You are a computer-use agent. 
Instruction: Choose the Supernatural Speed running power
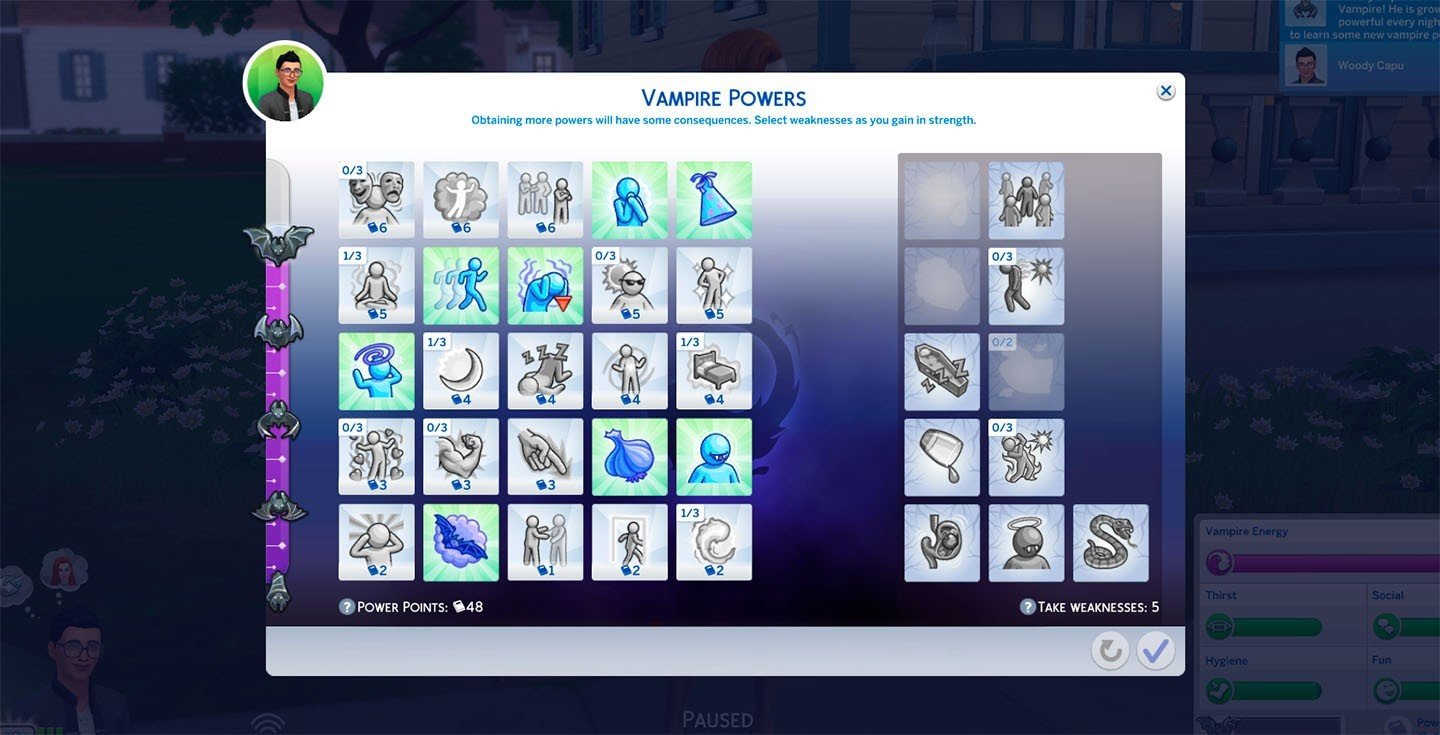pyautogui.click(x=461, y=285)
